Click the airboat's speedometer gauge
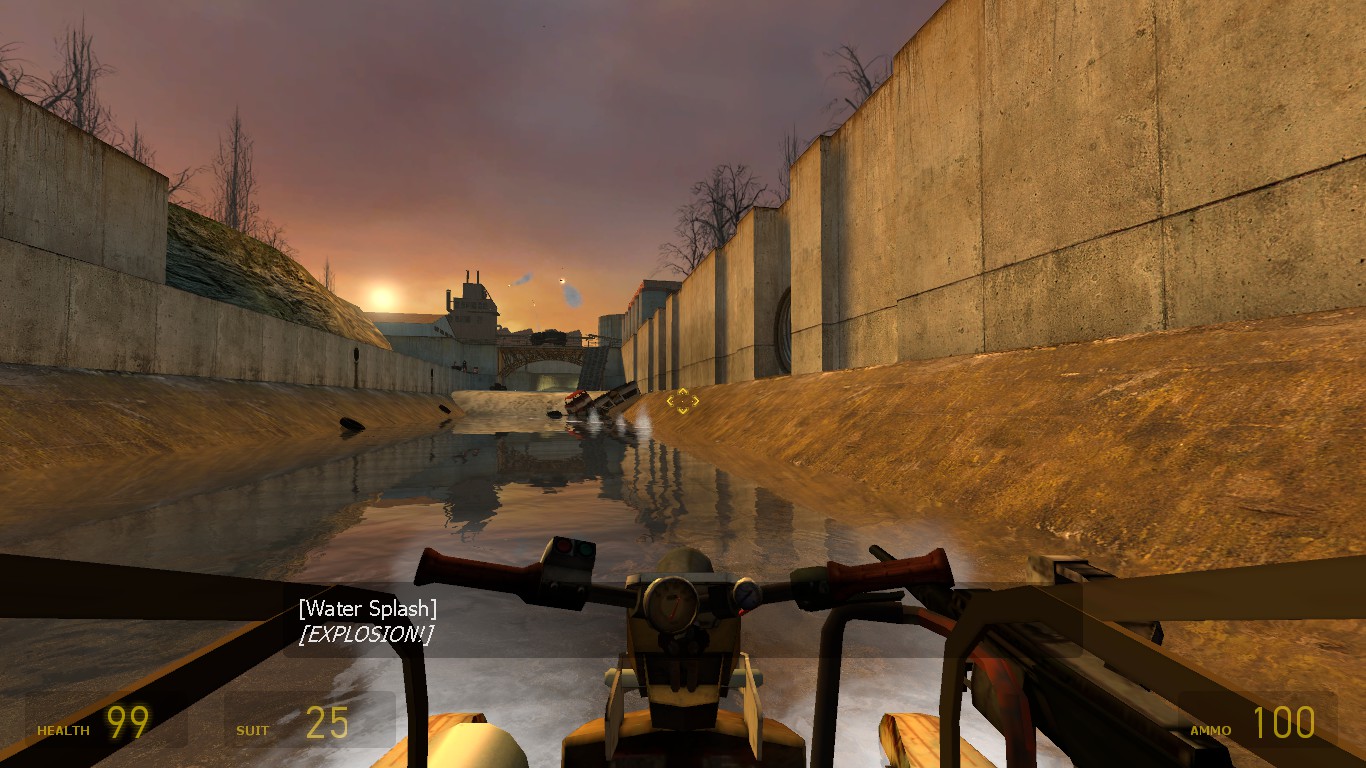 pyautogui.click(x=671, y=603)
